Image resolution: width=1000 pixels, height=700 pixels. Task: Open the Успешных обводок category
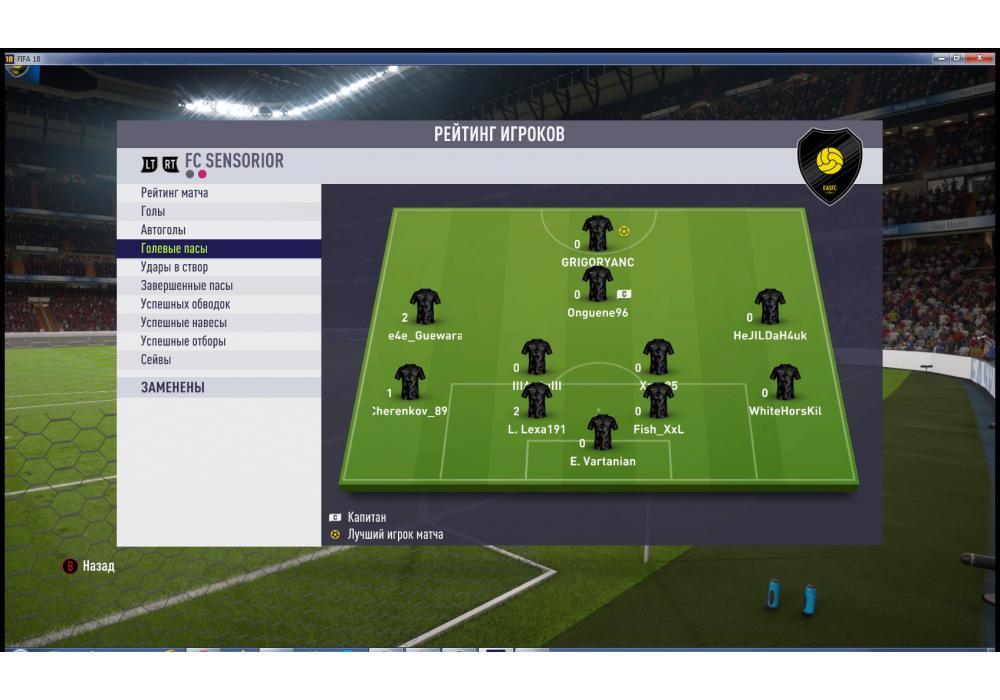[186, 304]
